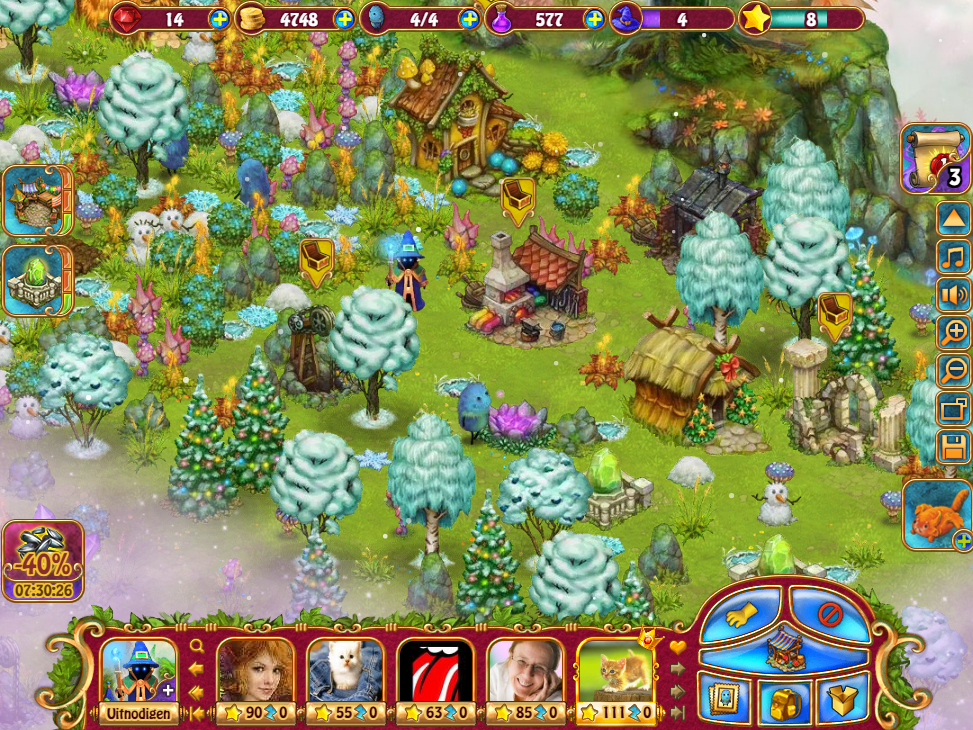The width and height of the screenshot is (973, 730).
Task: Open the market stall building shortcut
Action: [x=36, y=200]
